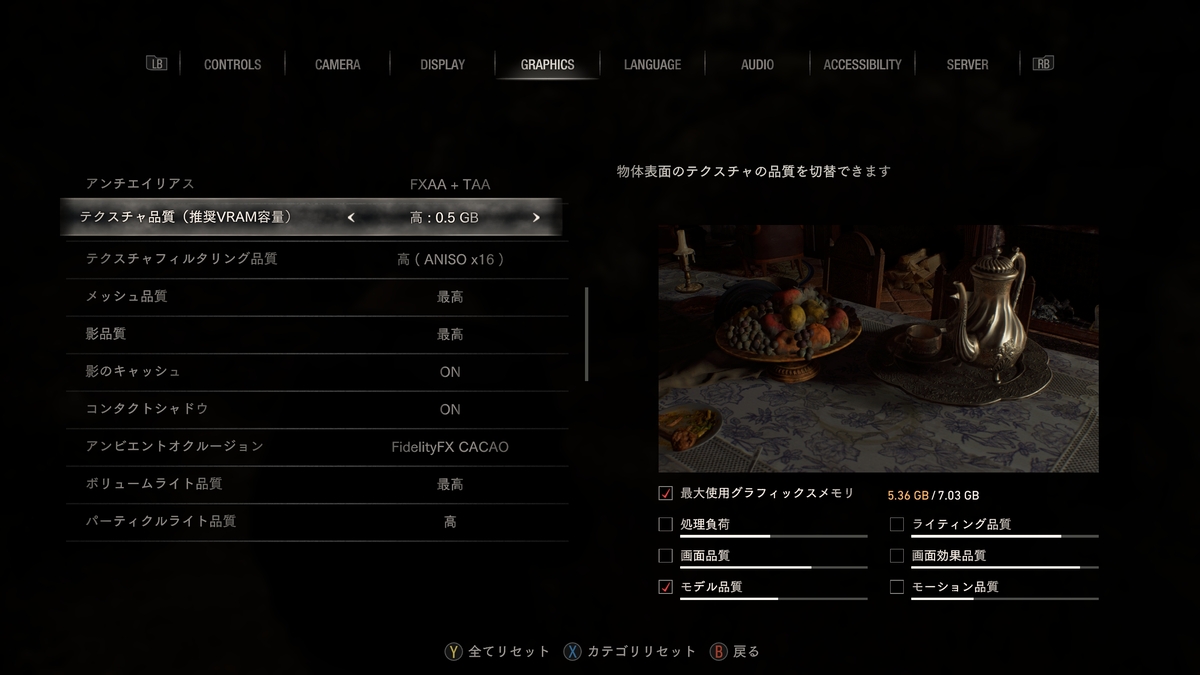This screenshot has height=675, width=1200.
Task: Go to the ACCESSIBILITY tab
Action: [x=862, y=64]
